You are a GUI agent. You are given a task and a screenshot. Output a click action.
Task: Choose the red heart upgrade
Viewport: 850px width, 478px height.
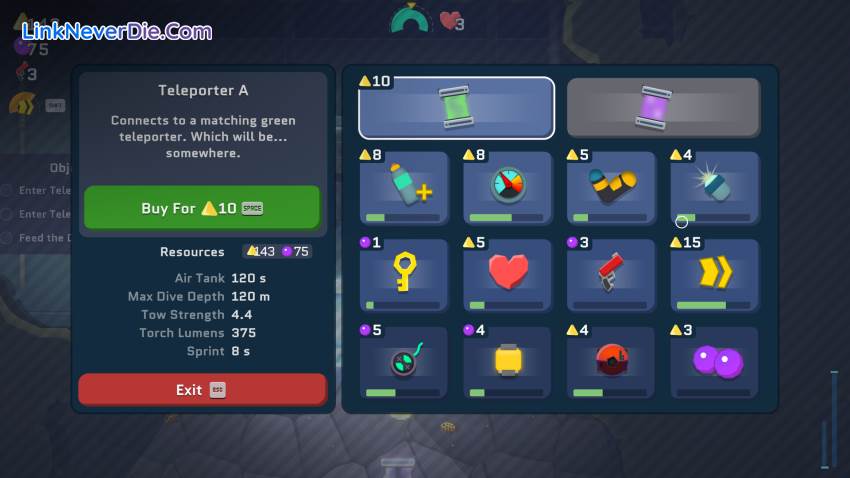pos(508,274)
